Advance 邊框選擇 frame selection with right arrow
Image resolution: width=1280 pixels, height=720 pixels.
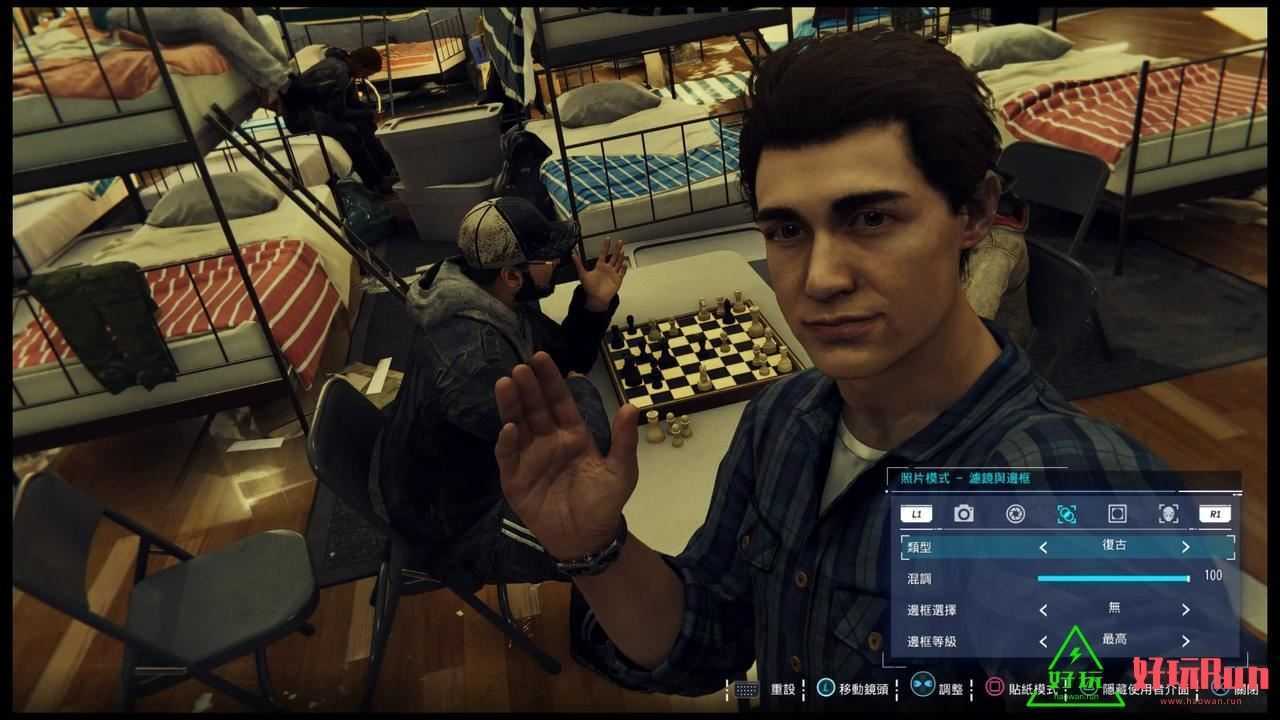1185,609
